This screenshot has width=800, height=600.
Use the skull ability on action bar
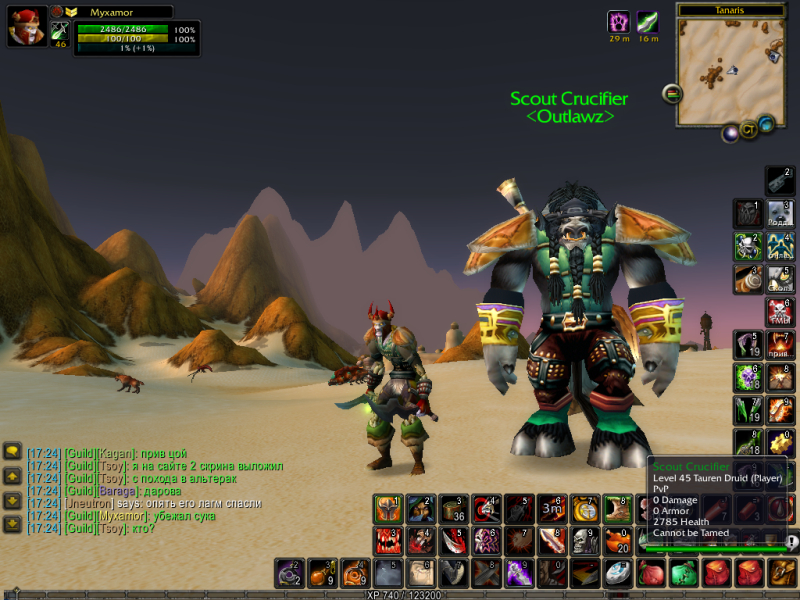click(x=585, y=541)
